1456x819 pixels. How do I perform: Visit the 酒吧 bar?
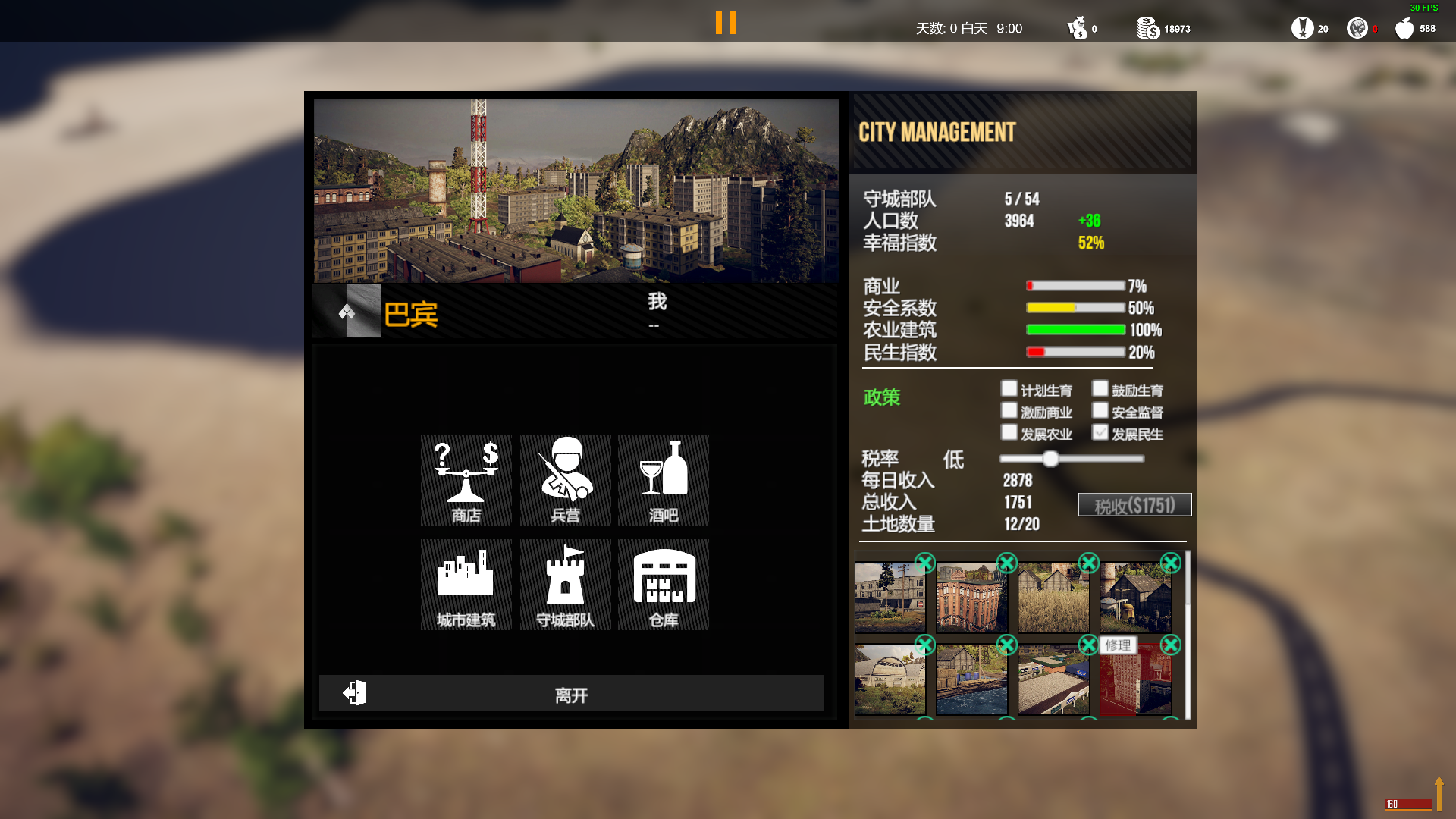pos(664,480)
